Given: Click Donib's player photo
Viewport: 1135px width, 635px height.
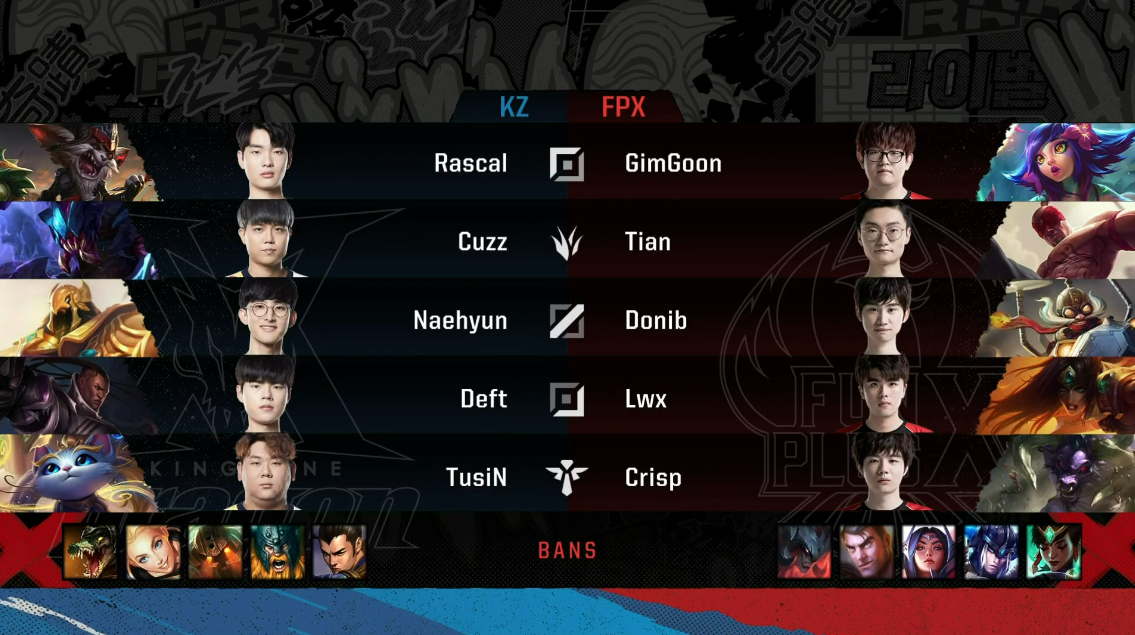Looking at the screenshot, I should 884,319.
